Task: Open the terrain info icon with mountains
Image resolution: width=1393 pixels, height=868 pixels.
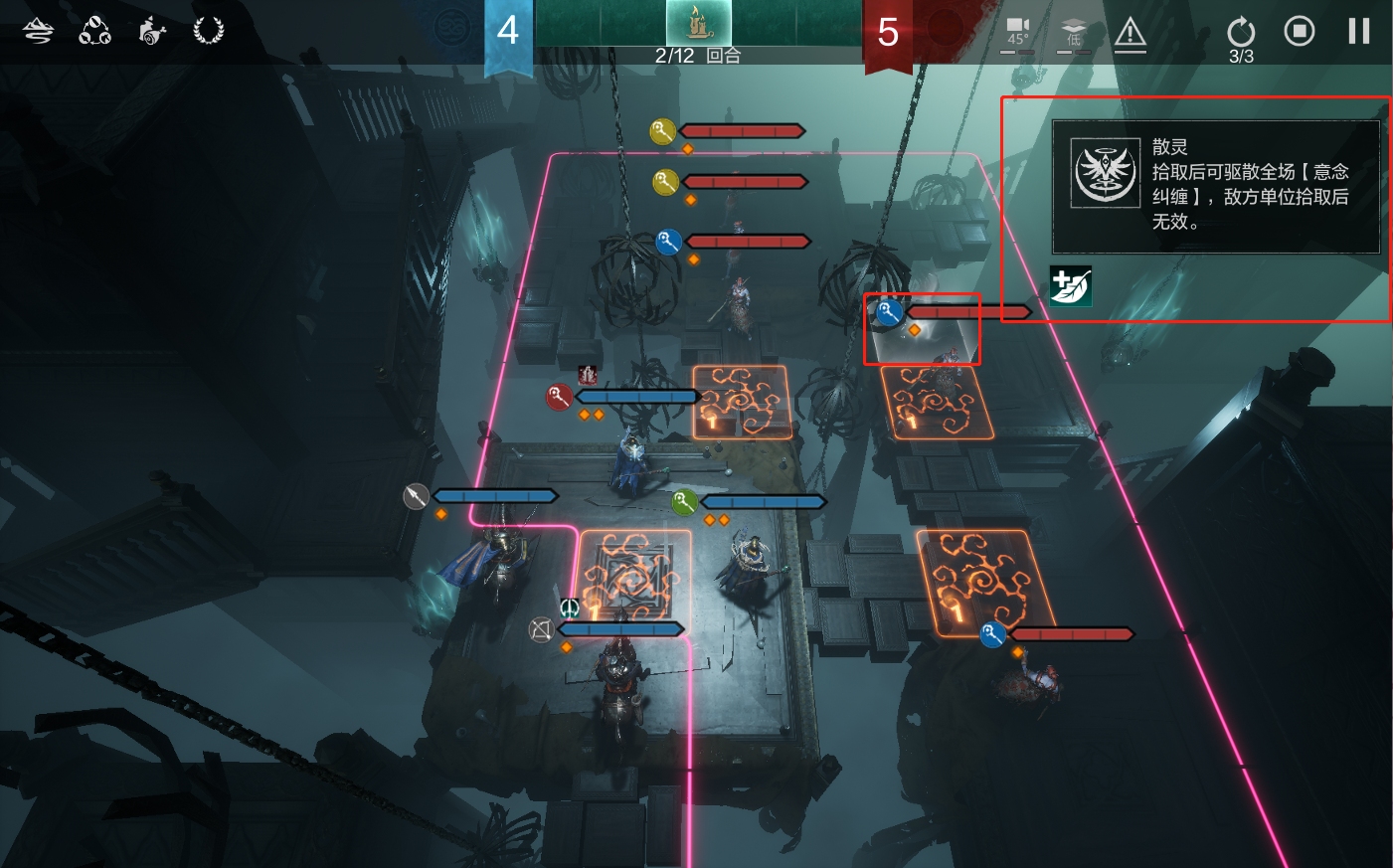Action: click(x=38, y=31)
